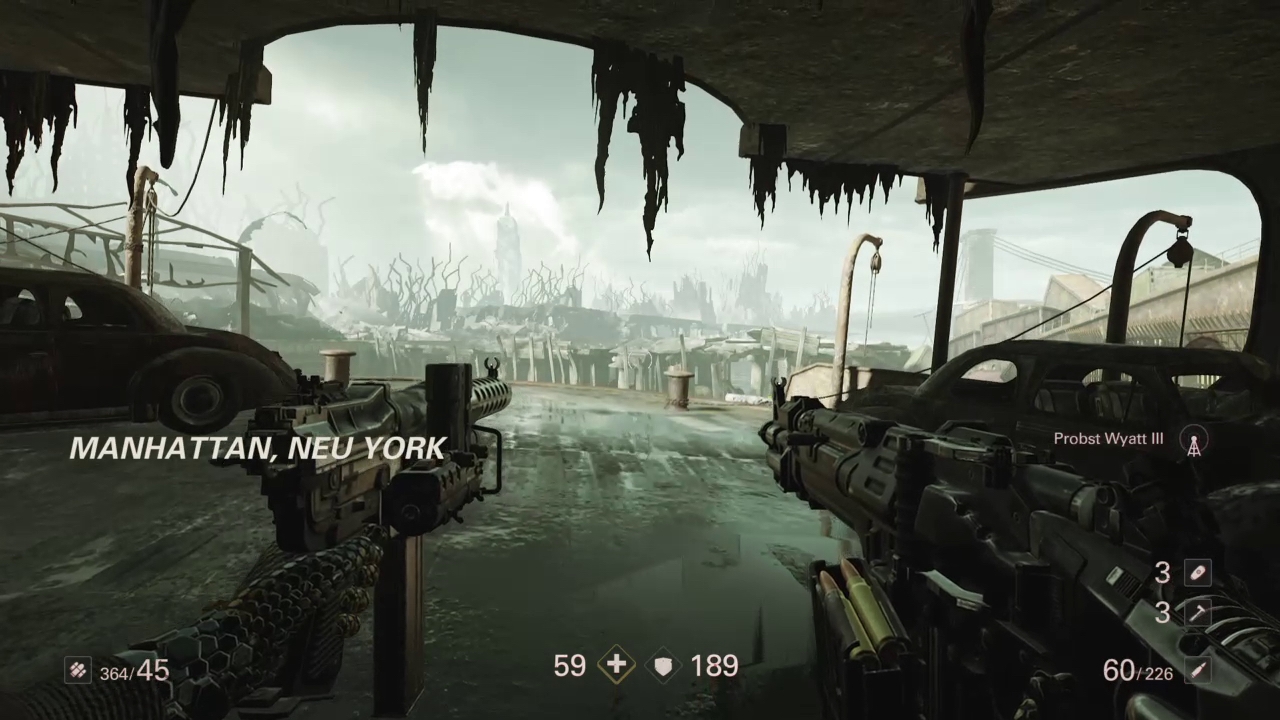The height and width of the screenshot is (720, 1280).
Task: Click the health cross icon
Action: coord(615,666)
